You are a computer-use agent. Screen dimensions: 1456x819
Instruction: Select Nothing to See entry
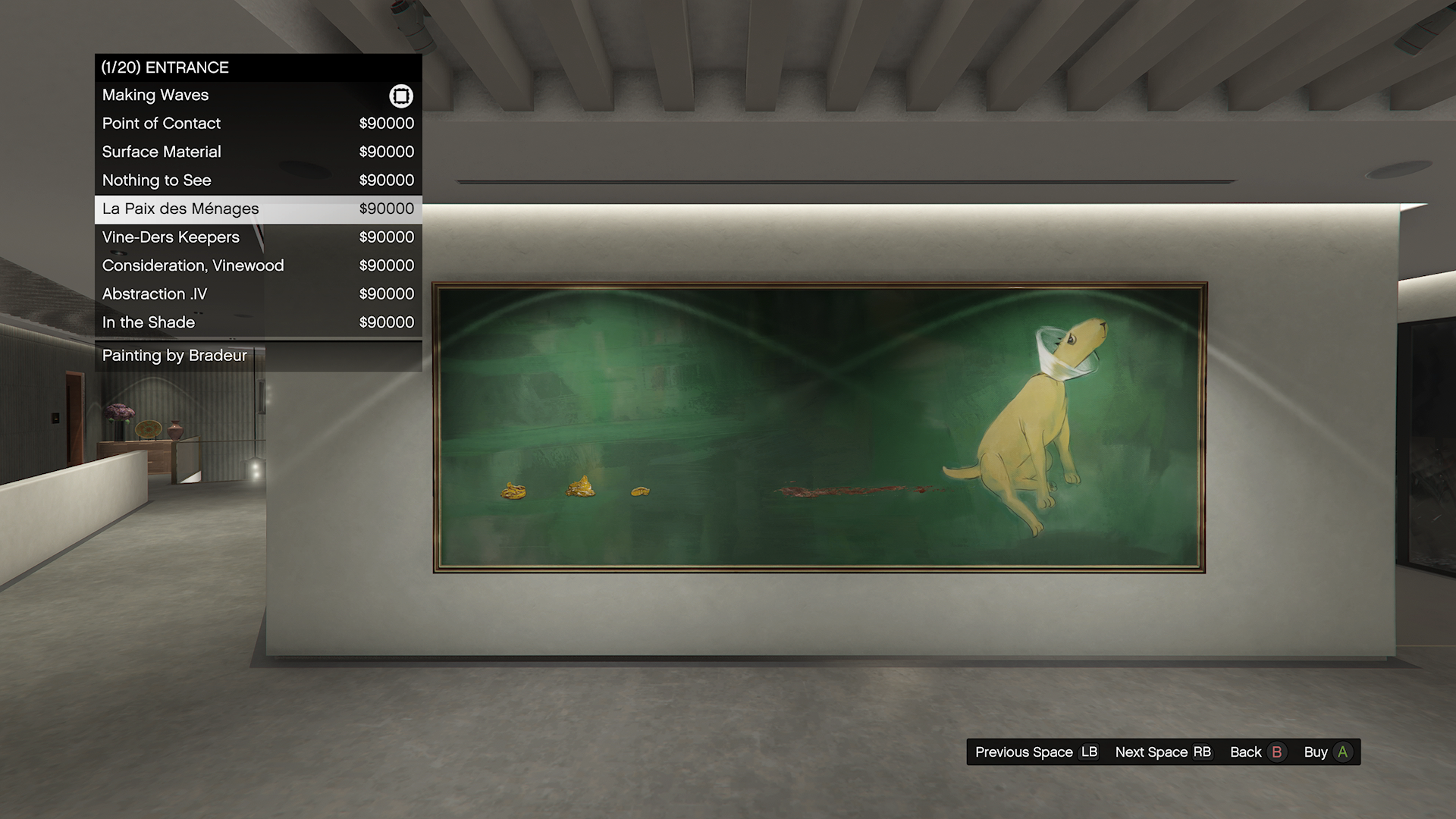258,180
